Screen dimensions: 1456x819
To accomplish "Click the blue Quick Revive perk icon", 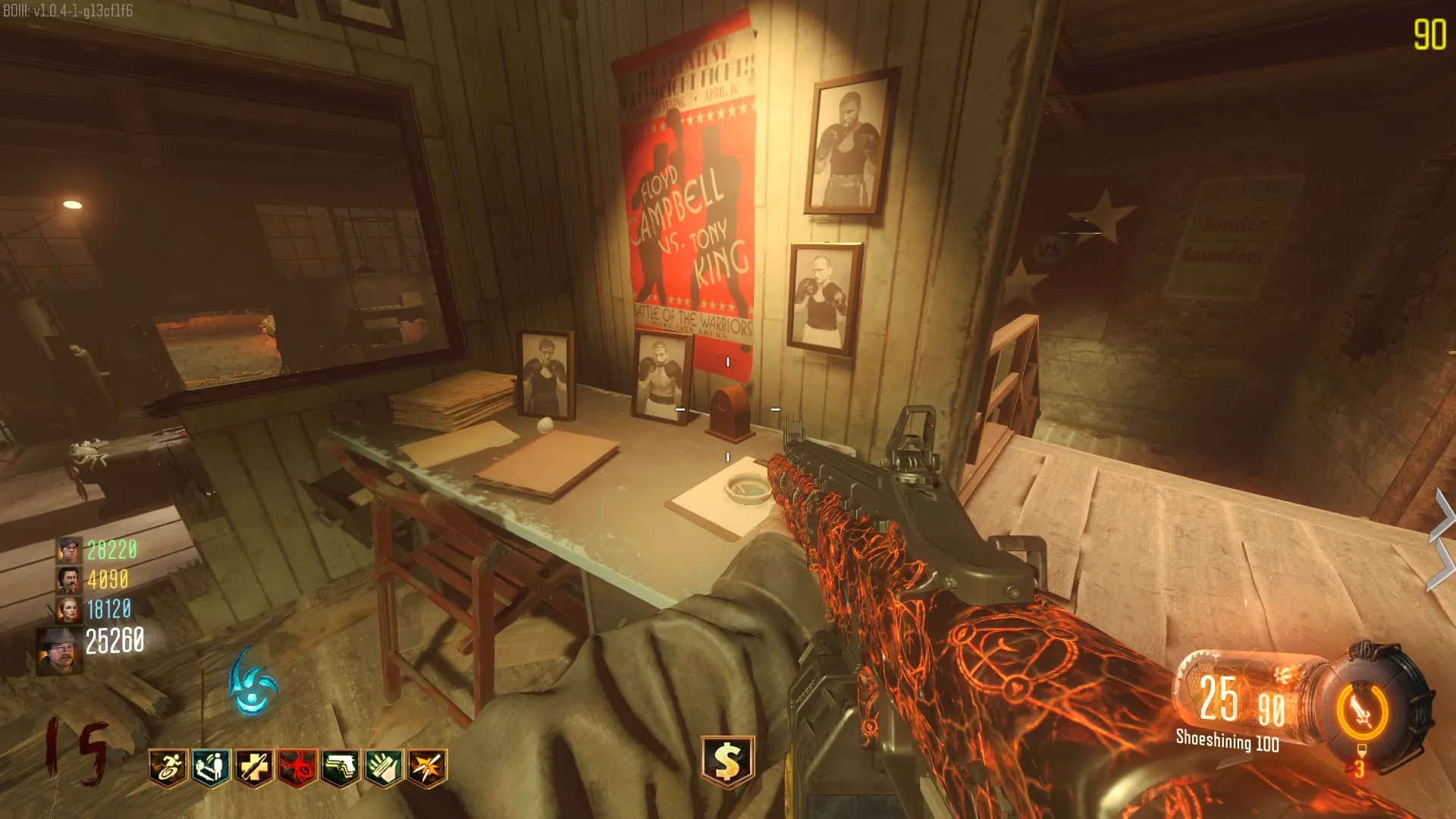I will 211,767.
